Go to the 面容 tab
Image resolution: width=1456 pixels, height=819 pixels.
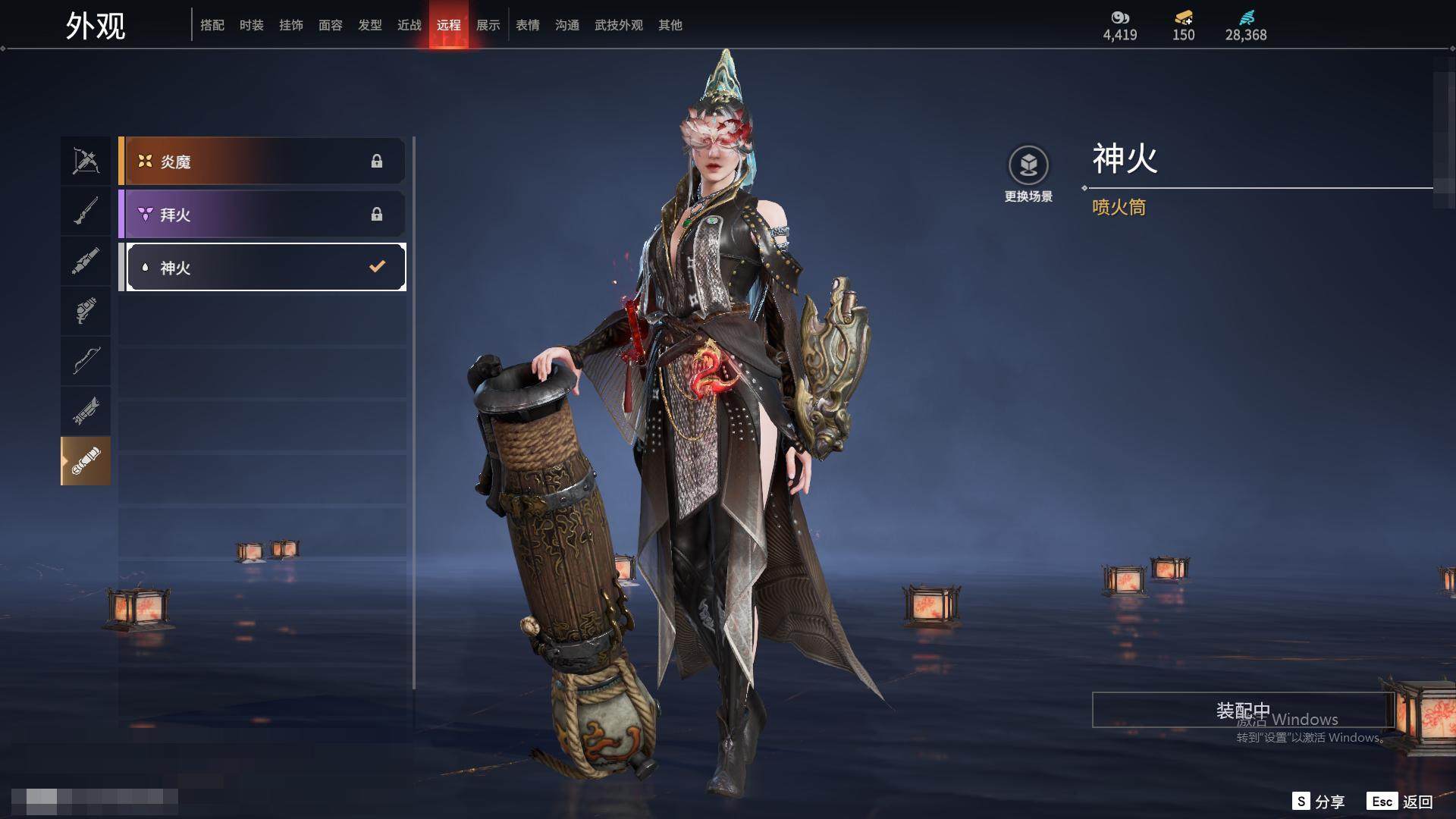[x=331, y=25]
